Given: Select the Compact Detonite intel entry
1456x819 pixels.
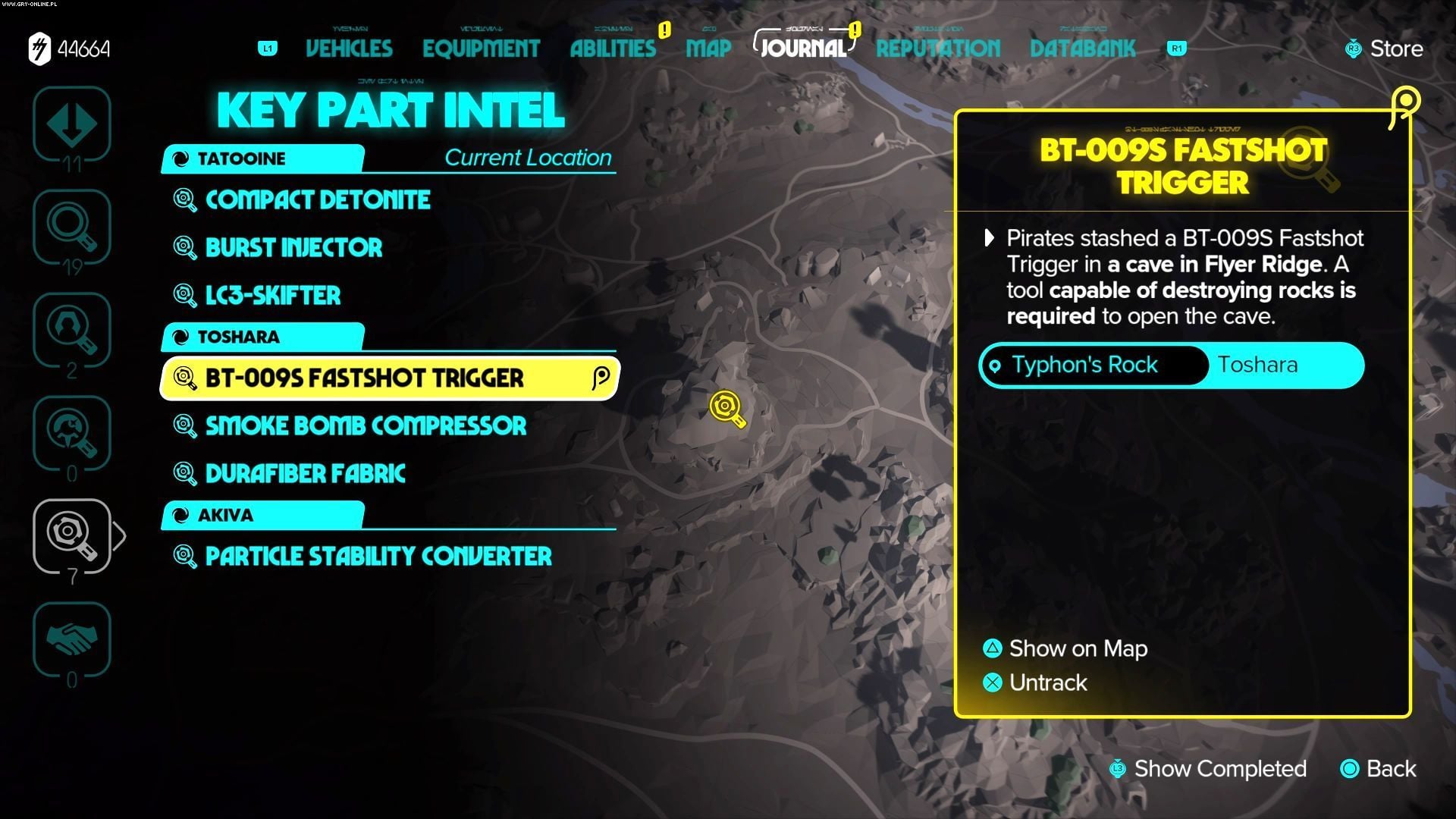Looking at the screenshot, I should (x=318, y=200).
